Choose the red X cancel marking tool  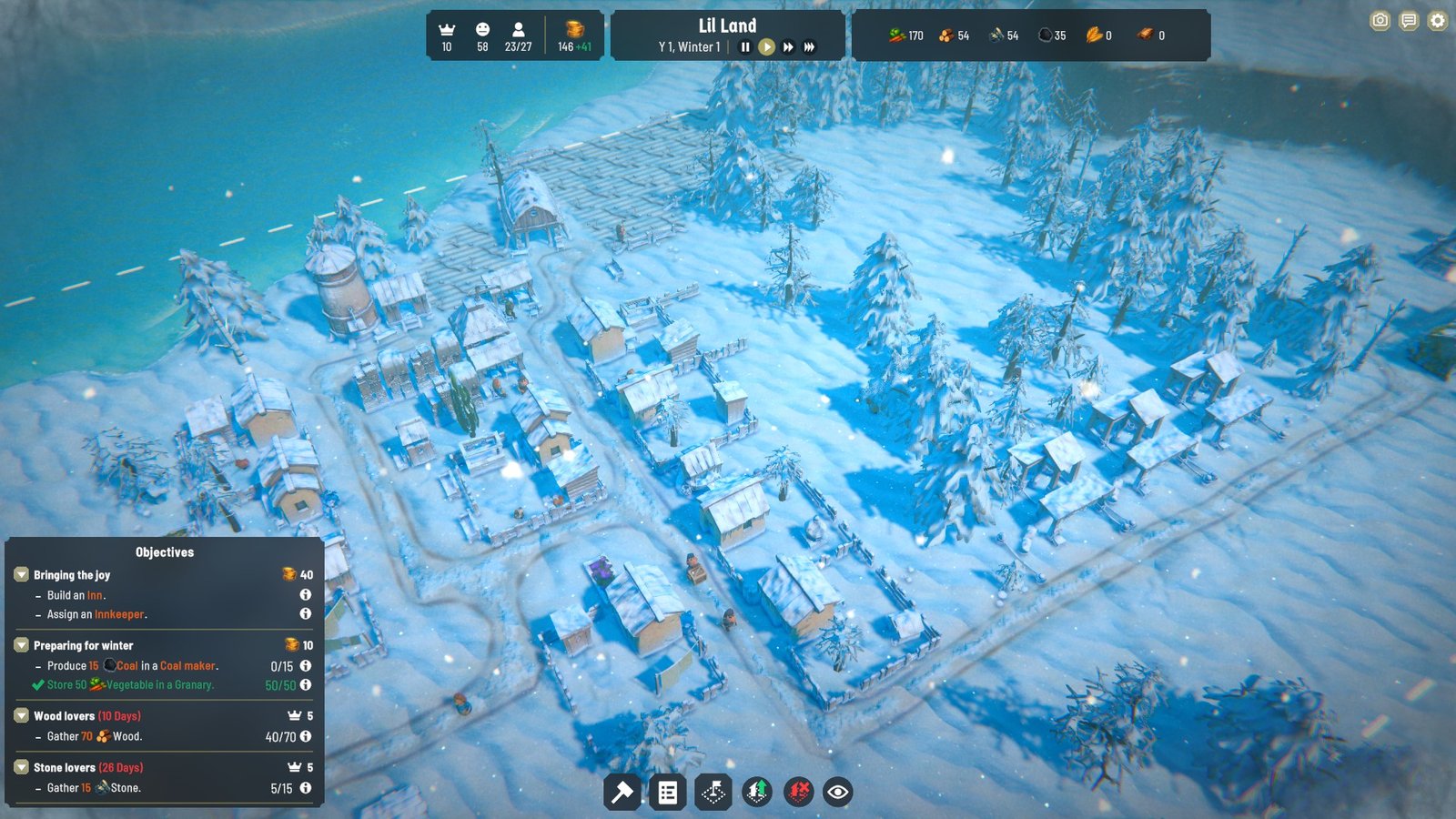799,793
